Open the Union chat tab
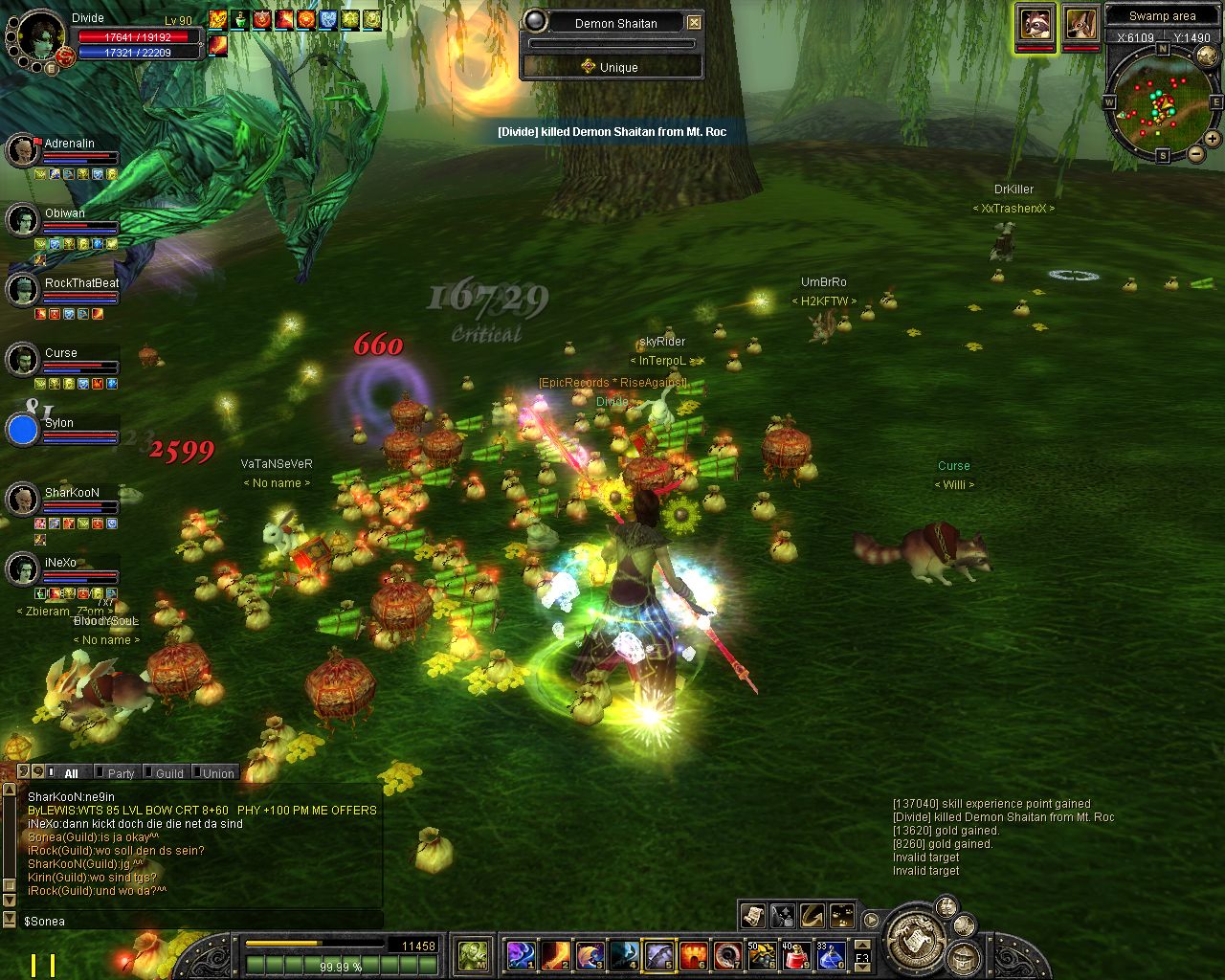 (x=218, y=773)
